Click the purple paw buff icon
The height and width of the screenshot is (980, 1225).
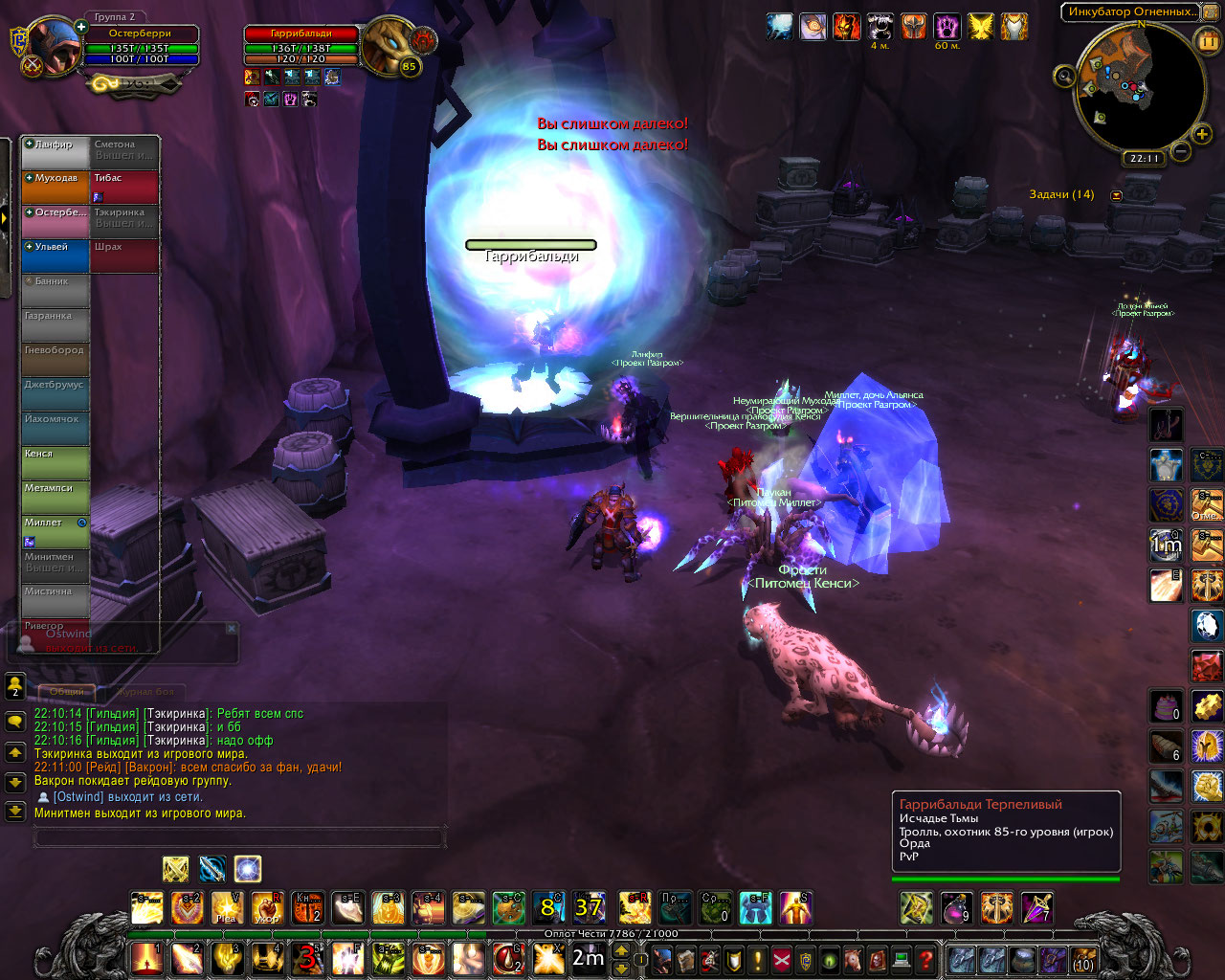click(947, 27)
